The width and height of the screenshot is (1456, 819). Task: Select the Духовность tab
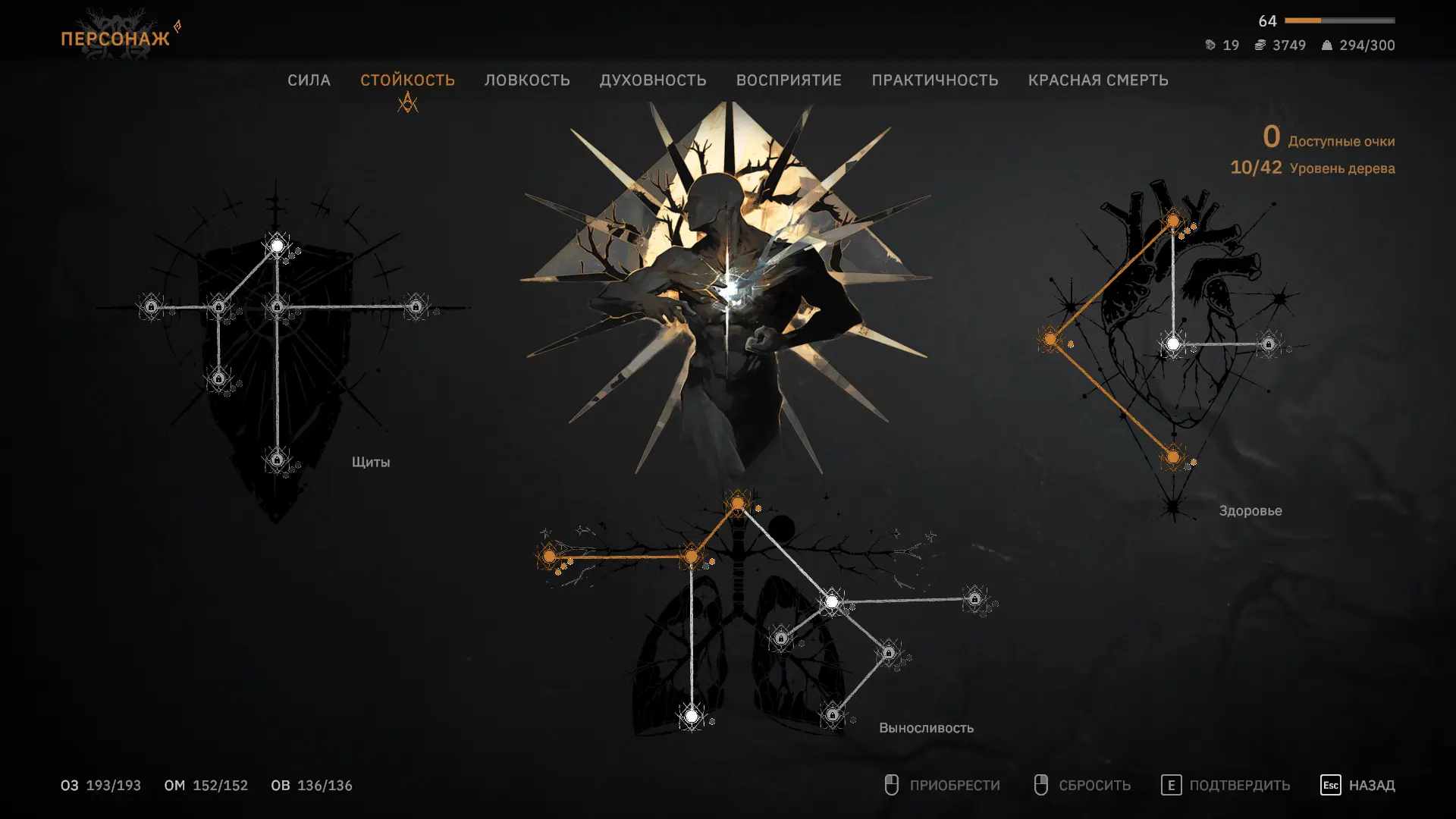click(653, 80)
